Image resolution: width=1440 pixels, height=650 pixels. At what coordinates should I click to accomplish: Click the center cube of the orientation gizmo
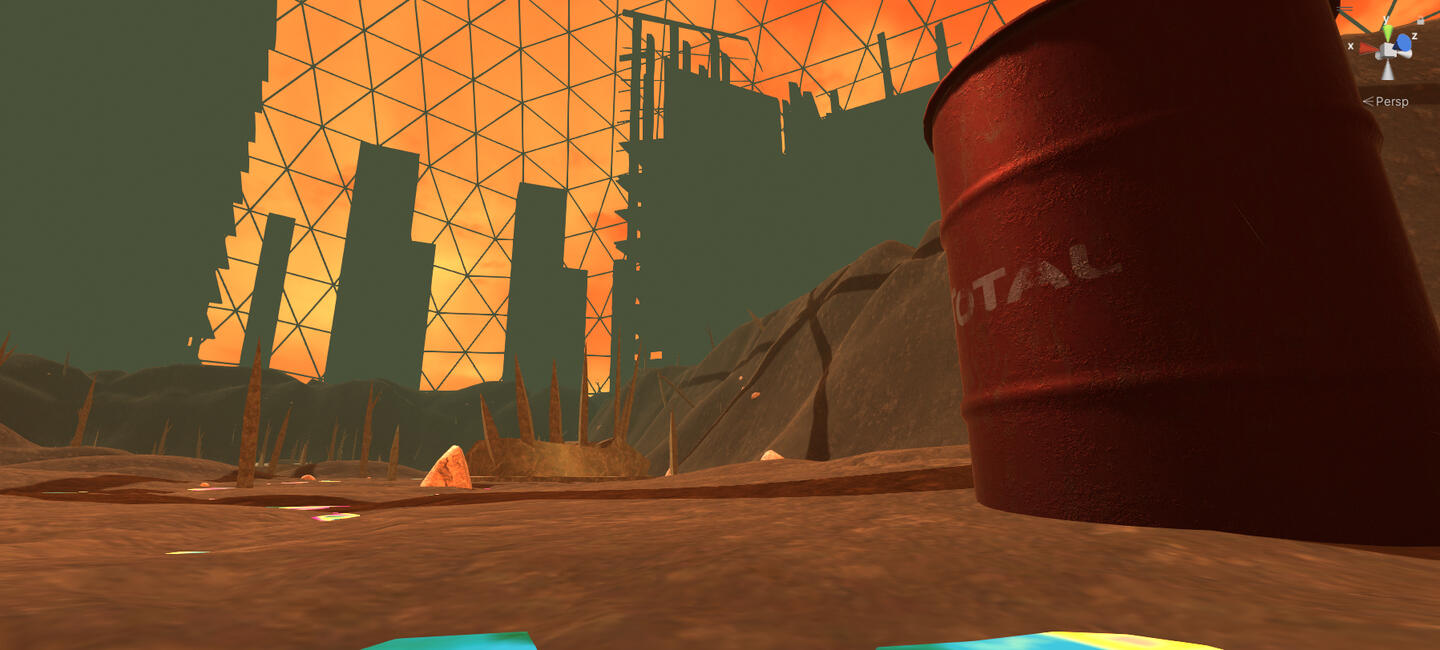pyautogui.click(x=1388, y=50)
